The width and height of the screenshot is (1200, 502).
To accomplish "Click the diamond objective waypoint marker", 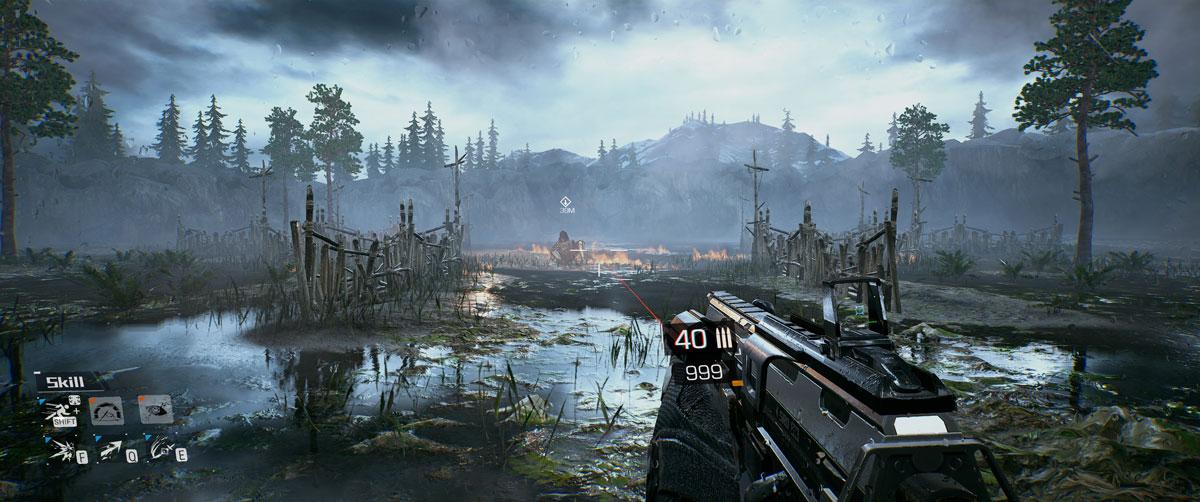I will click(566, 200).
